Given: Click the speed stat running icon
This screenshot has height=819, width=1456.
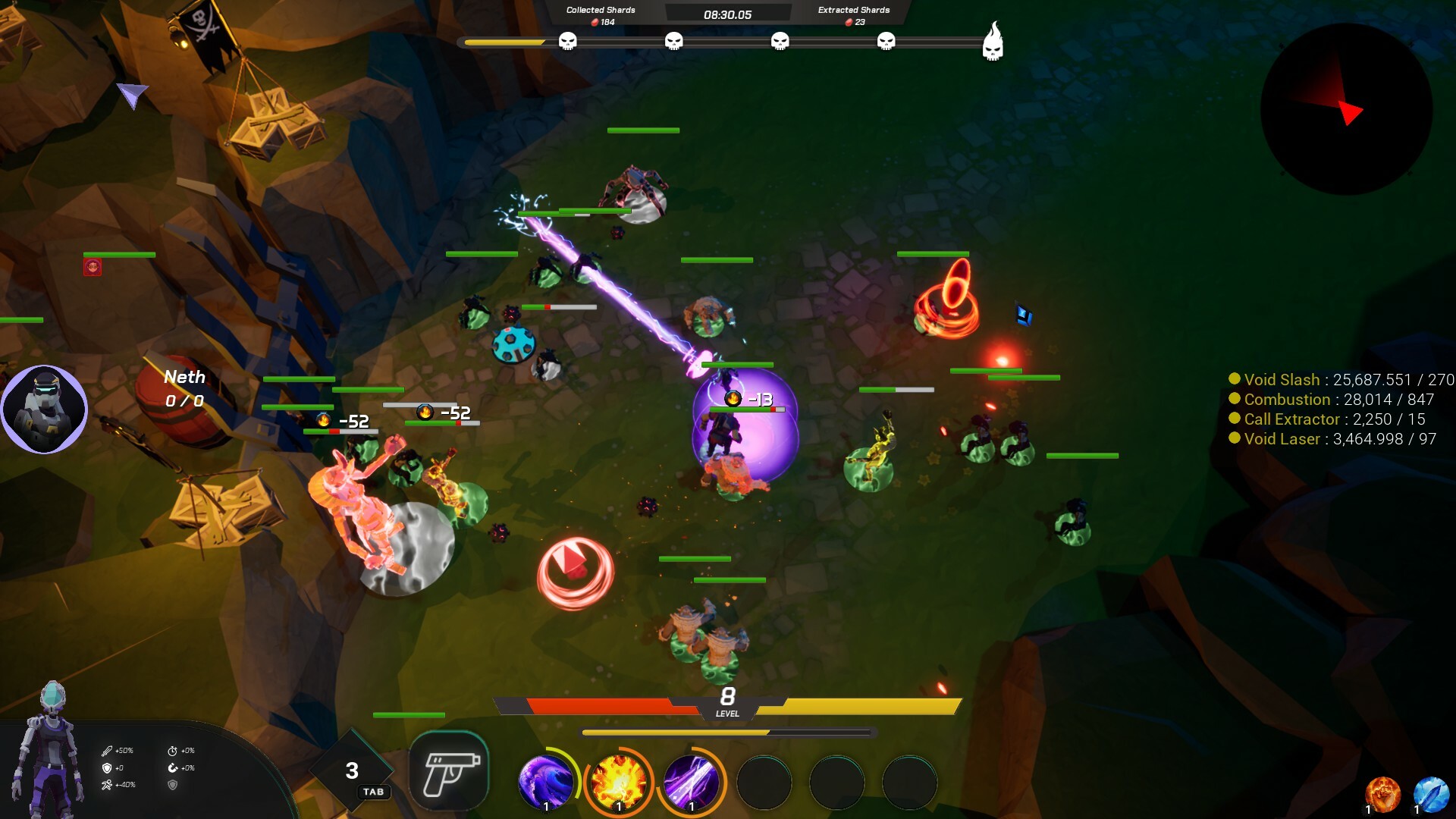Looking at the screenshot, I should 106,786.
